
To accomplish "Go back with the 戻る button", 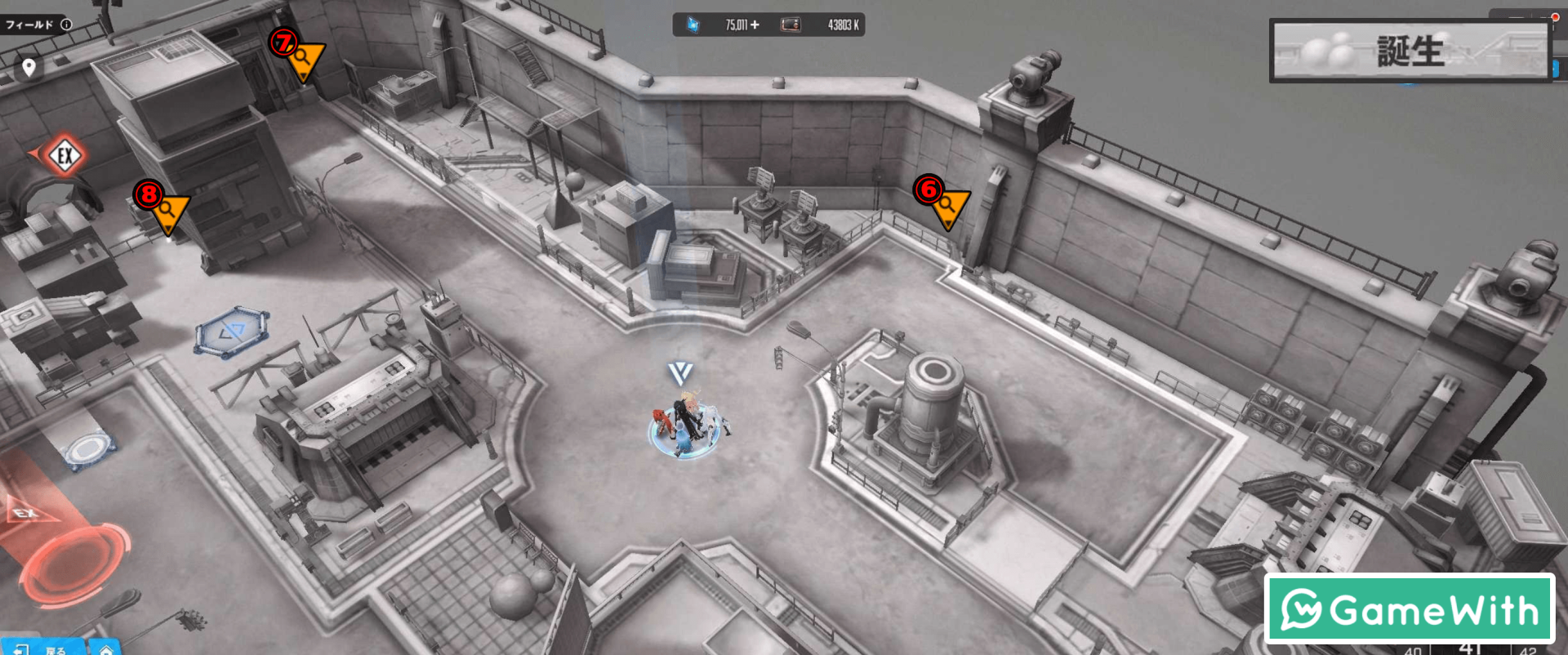I will click(x=44, y=649).
